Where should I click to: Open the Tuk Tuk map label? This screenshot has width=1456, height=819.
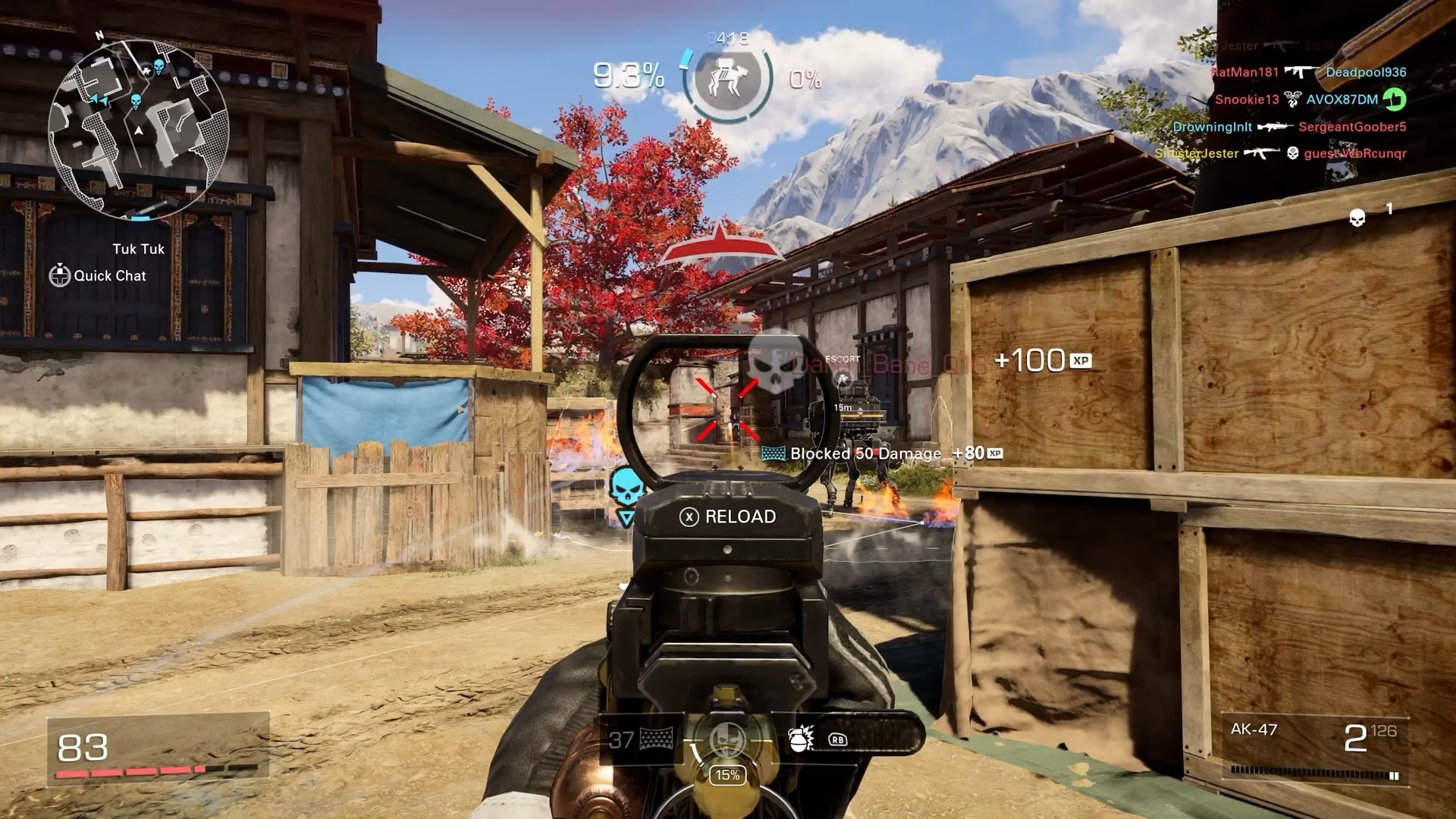coord(137,249)
